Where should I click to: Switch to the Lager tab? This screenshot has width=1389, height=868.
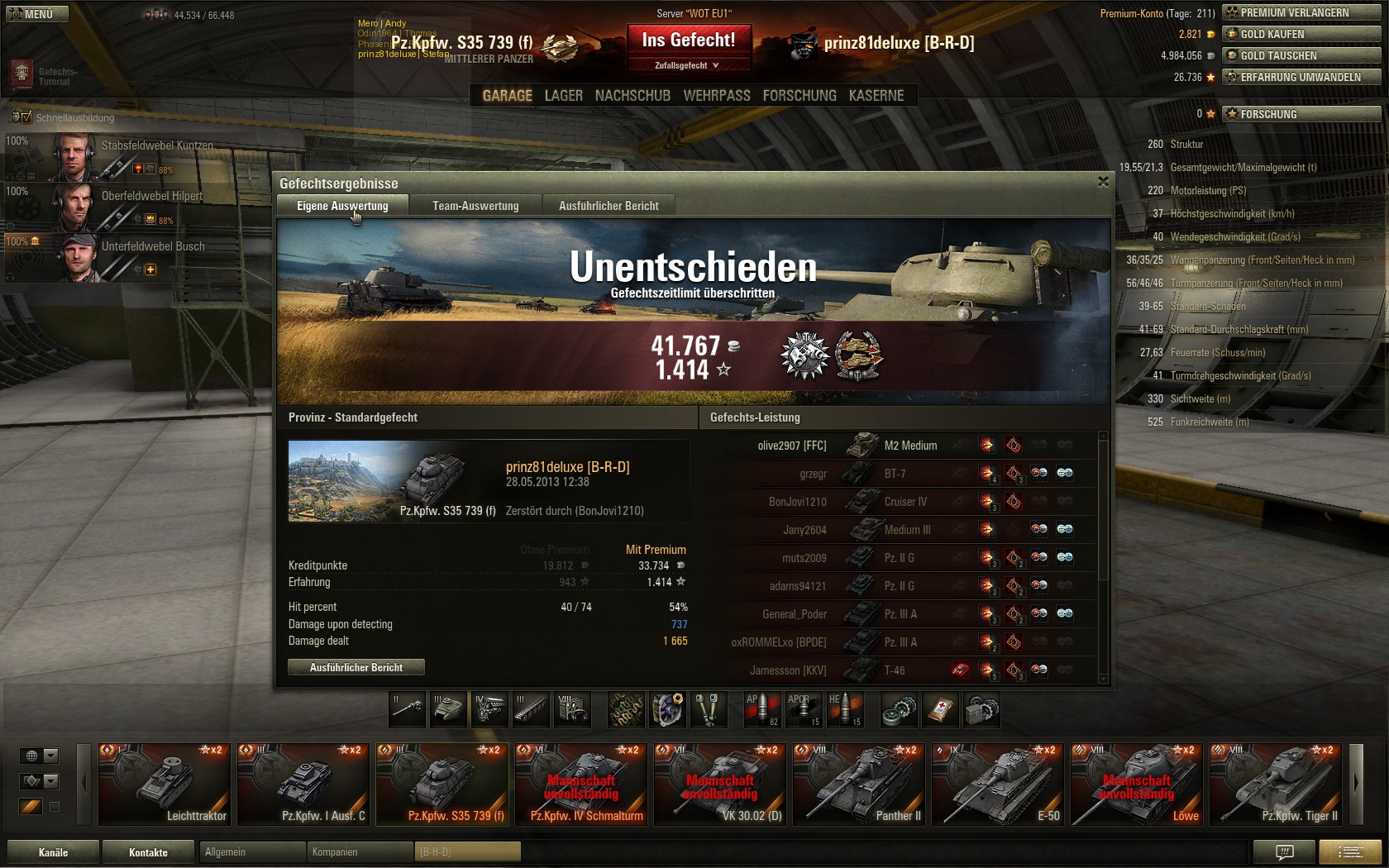[563, 96]
